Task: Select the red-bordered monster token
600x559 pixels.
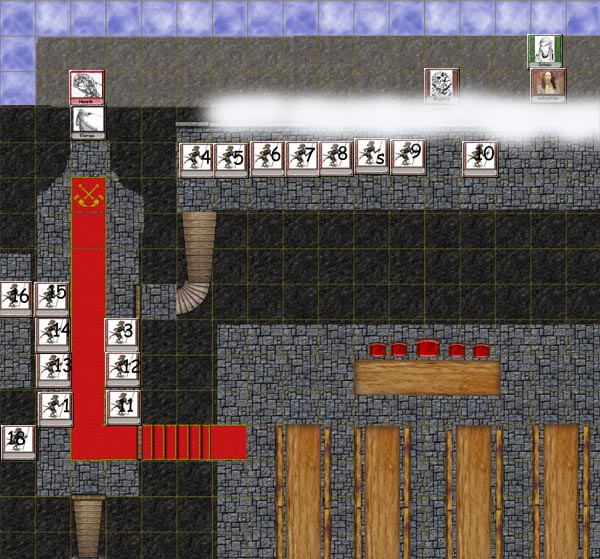Action: (87, 88)
